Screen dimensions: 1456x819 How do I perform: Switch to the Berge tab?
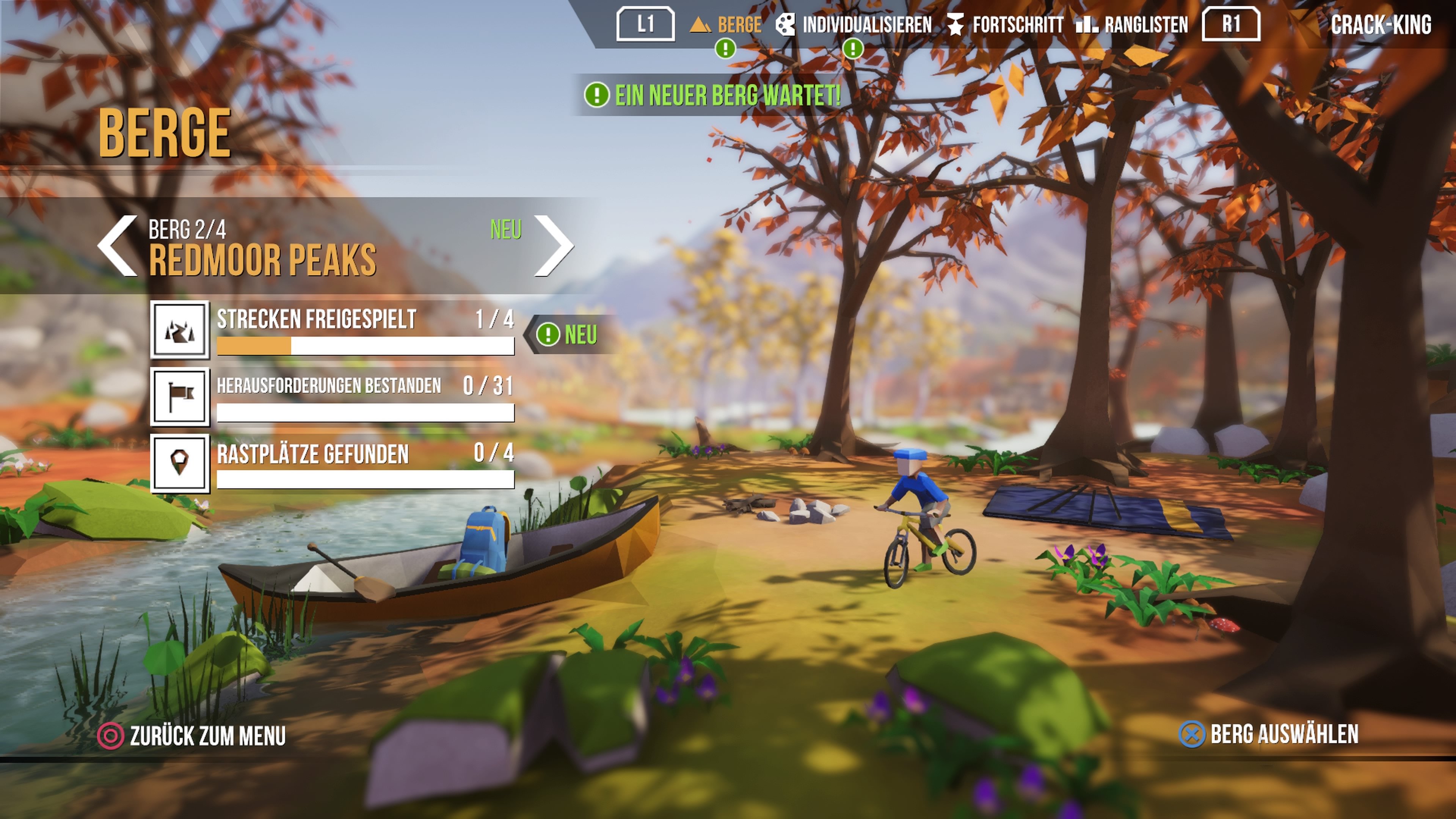[727, 25]
